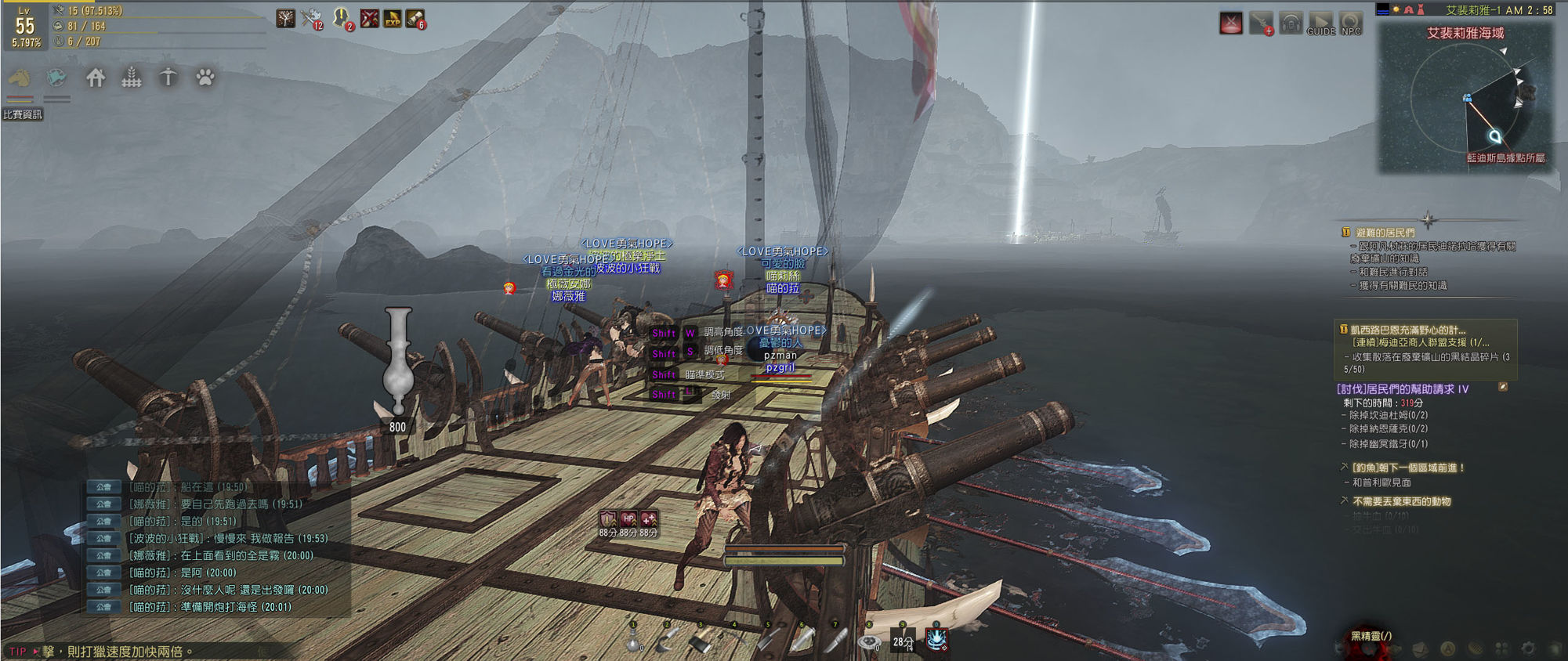Open the NPC finder button
The height and width of the screenshot is (661, 1568).
point(1351,23)
